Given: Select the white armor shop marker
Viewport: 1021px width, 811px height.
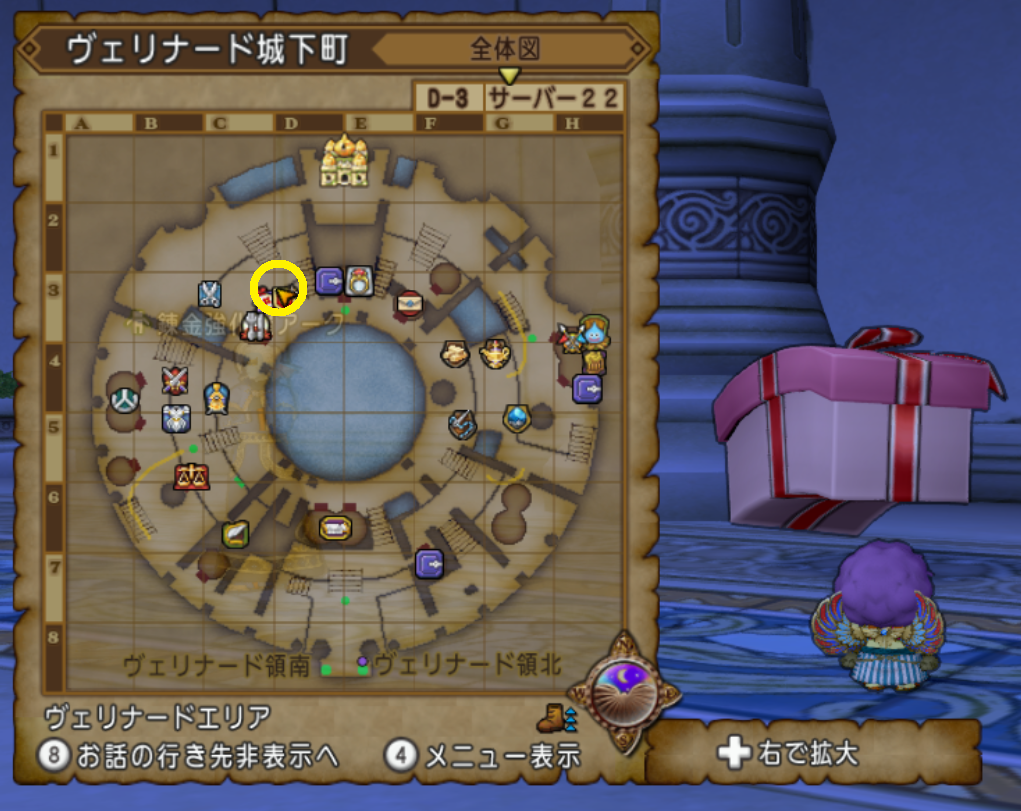Looking at the screenshot, I should tap(256, 327).
